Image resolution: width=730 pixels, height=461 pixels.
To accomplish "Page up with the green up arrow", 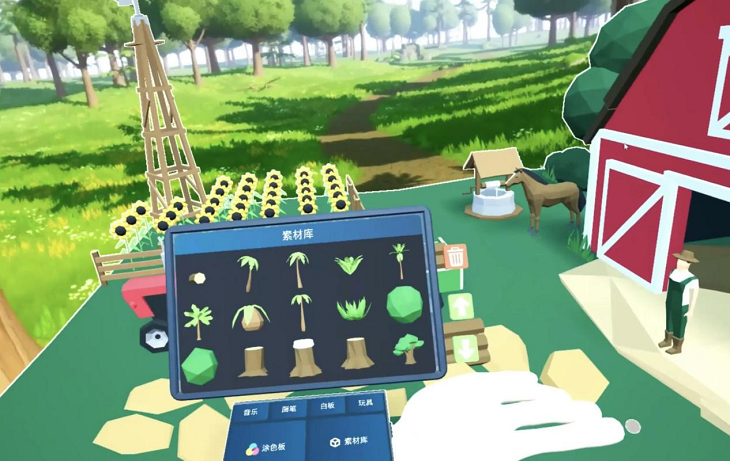I will pyautogui.click(x=460, y=306).
